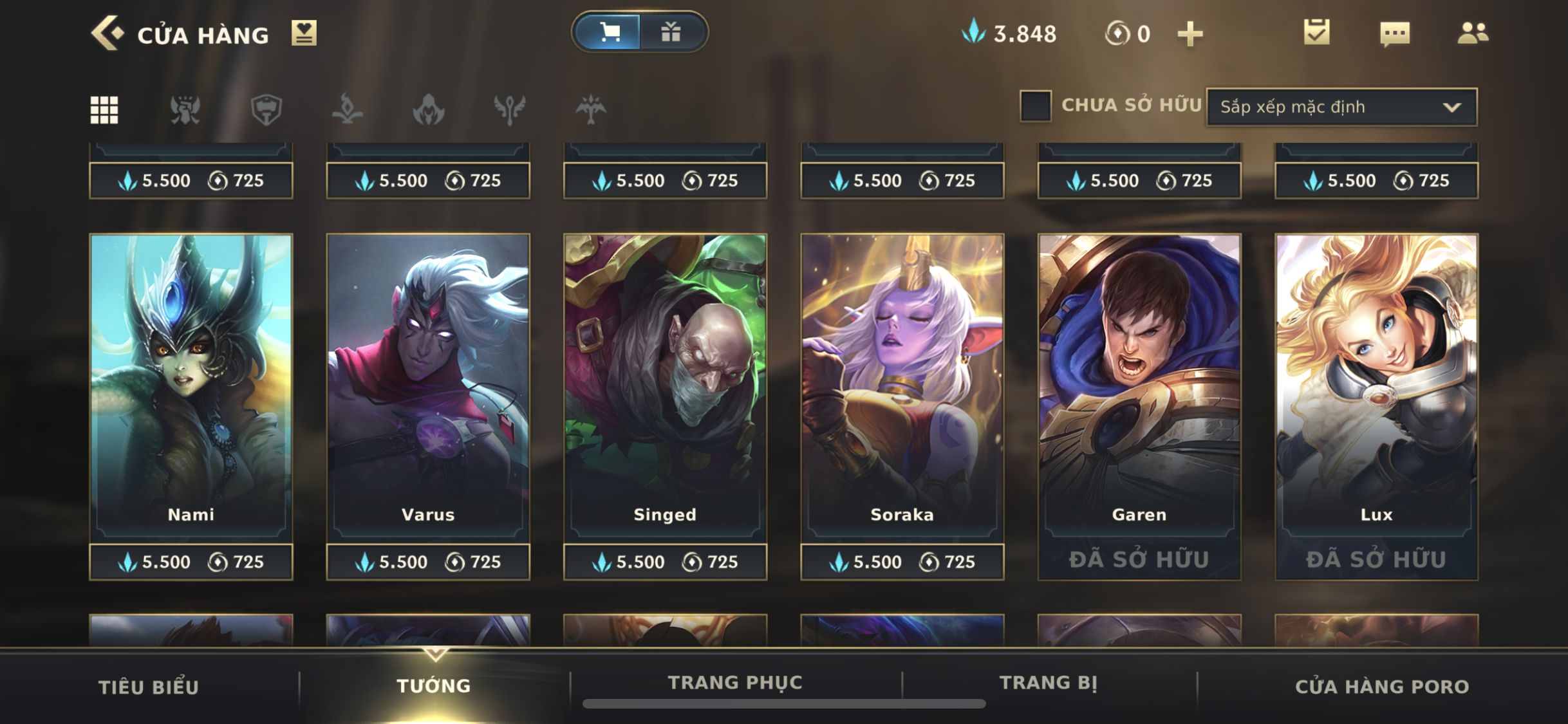Open the chat bubble icon

pos(1395,33)
